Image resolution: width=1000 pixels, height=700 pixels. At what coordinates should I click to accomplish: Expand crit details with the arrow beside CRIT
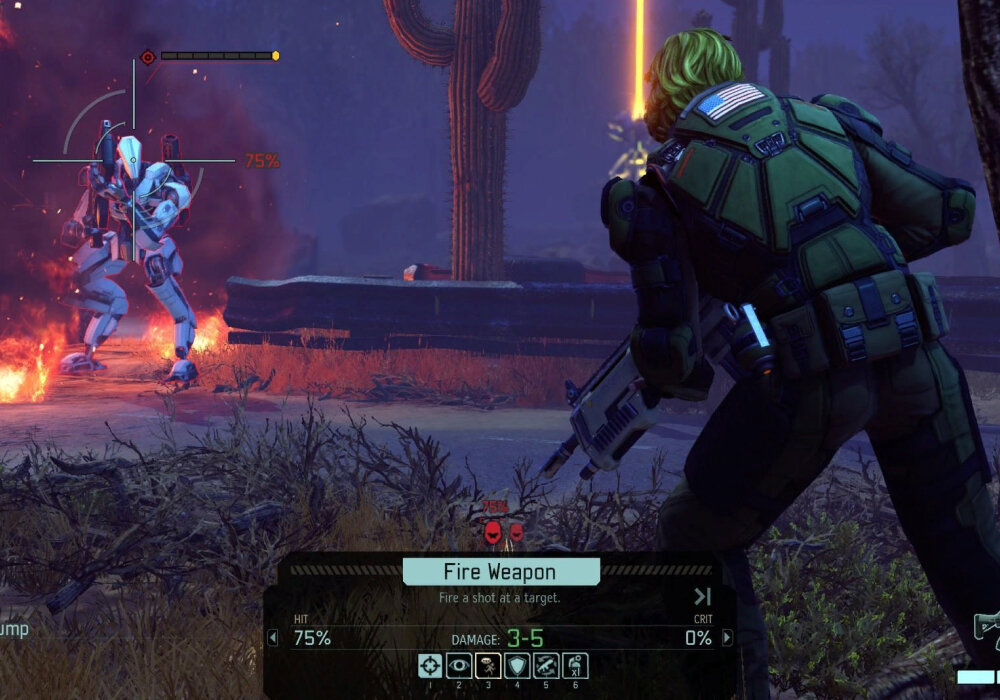727,637
